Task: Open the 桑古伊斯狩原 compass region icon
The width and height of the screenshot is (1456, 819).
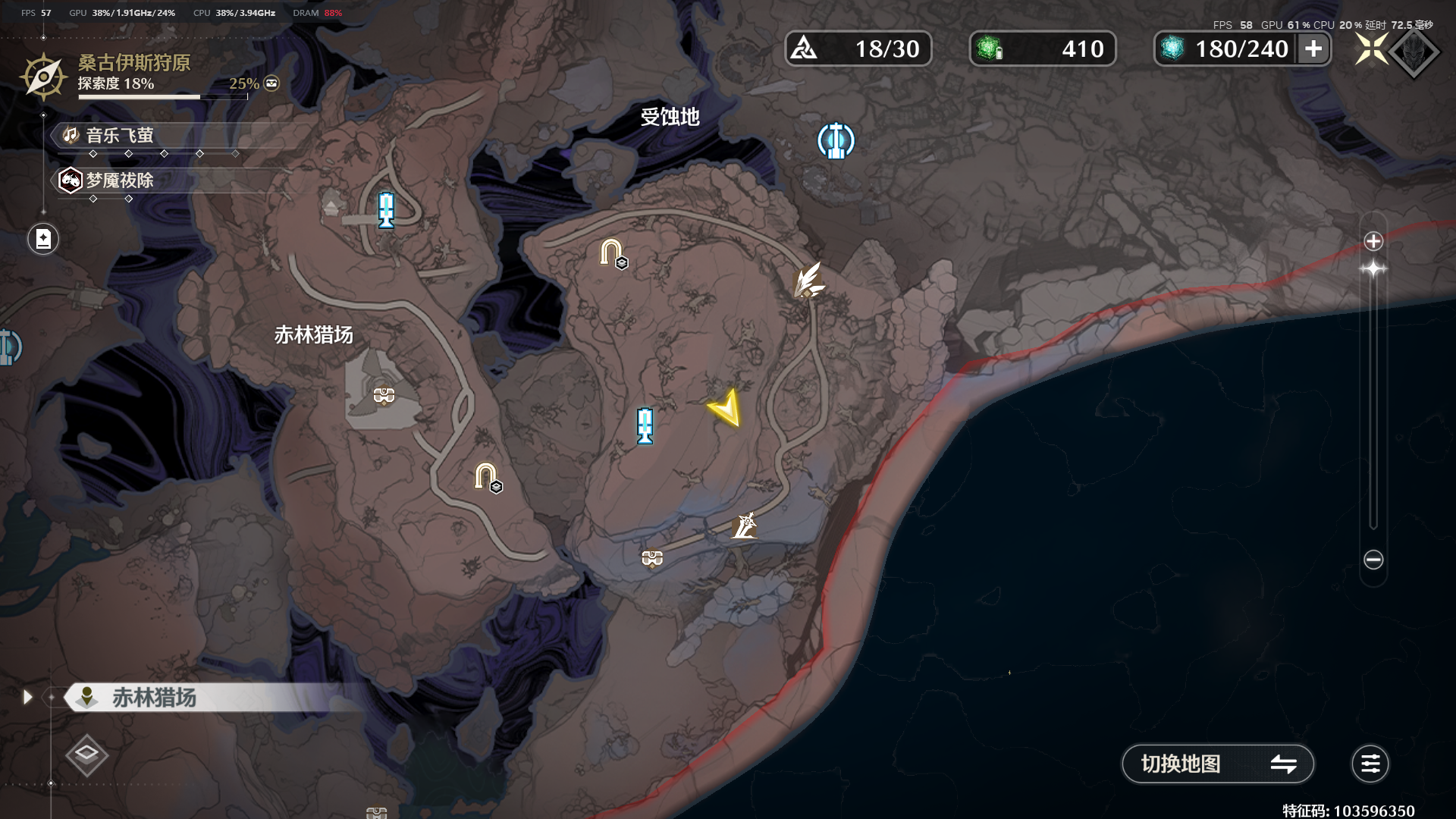Action: coord(43,77)
